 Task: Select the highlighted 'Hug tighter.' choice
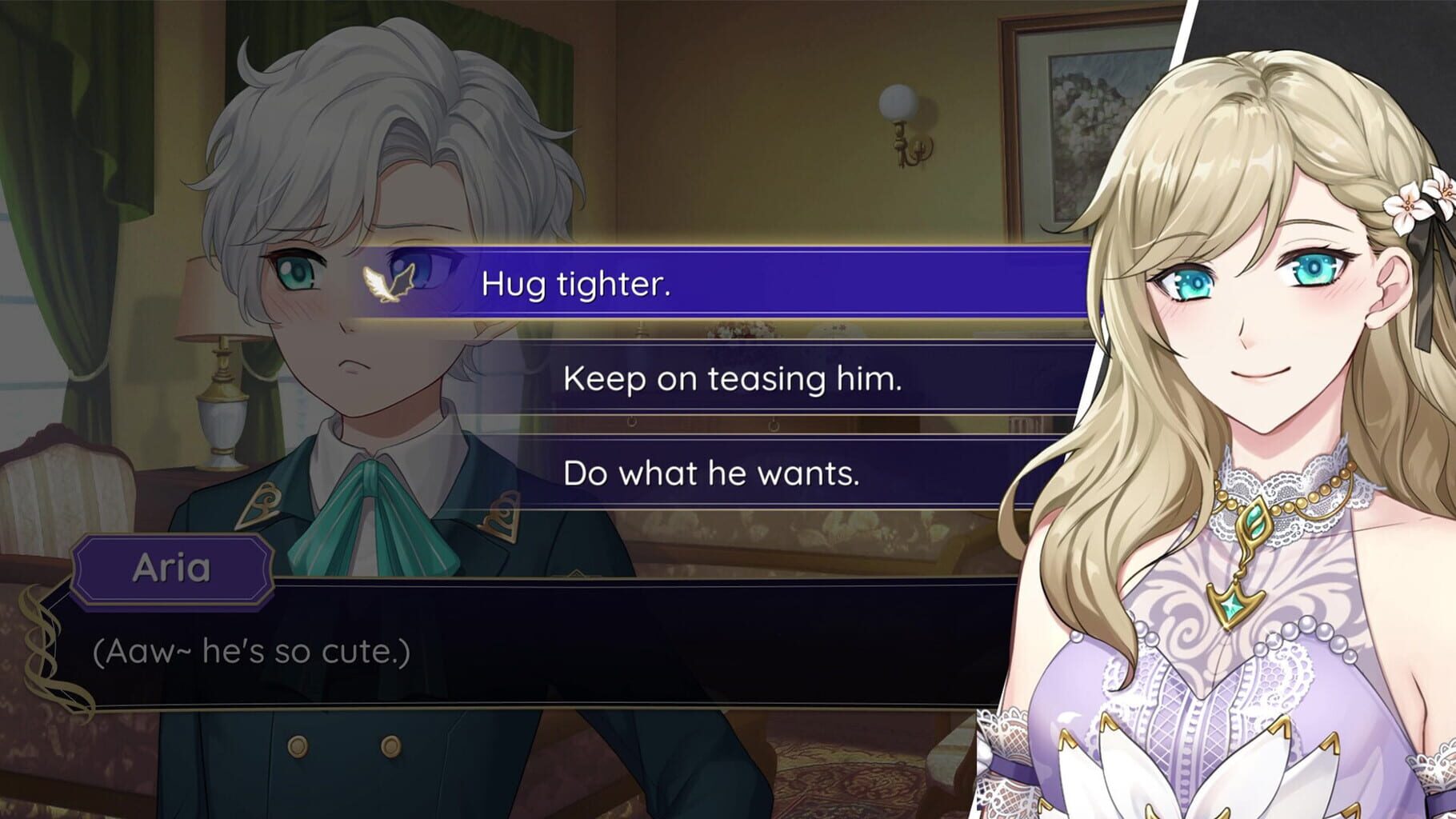click(x=720, y=286)
